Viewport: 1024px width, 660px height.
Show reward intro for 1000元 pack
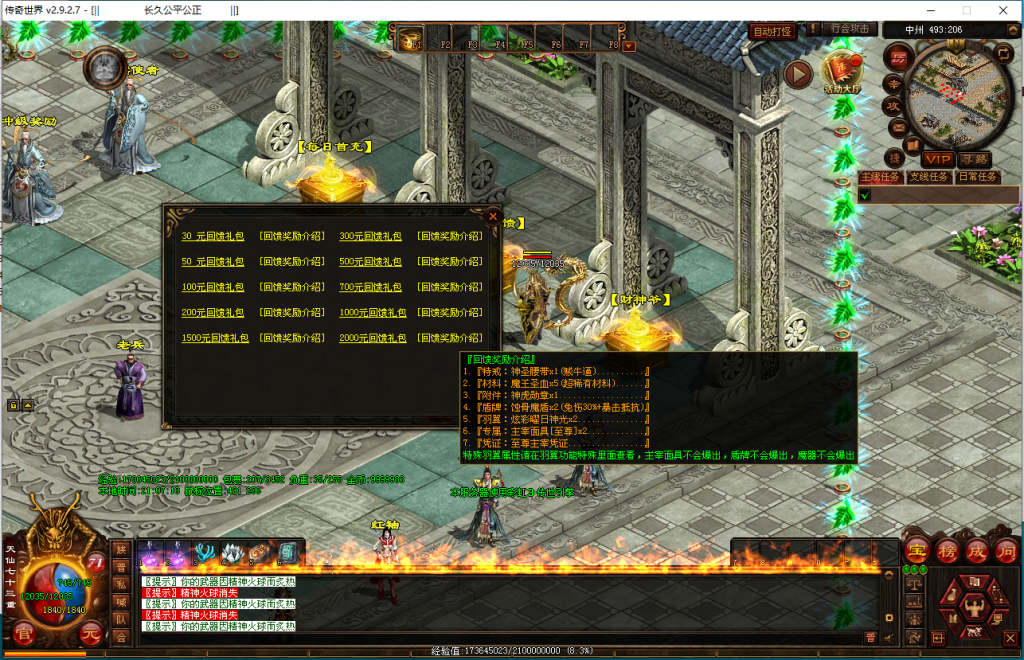click(449, 313)
